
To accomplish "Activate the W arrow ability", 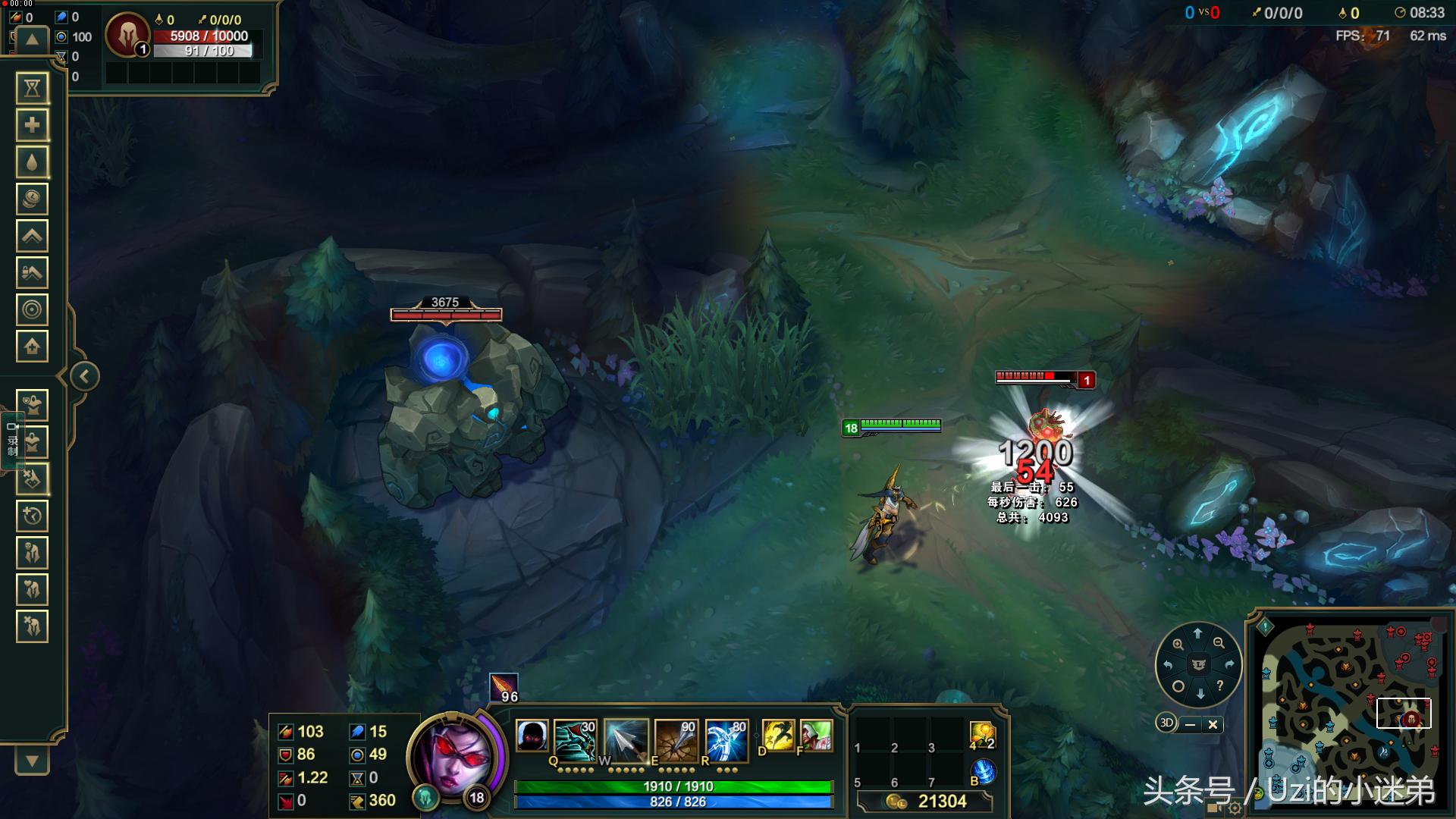I will pos(626,739).
